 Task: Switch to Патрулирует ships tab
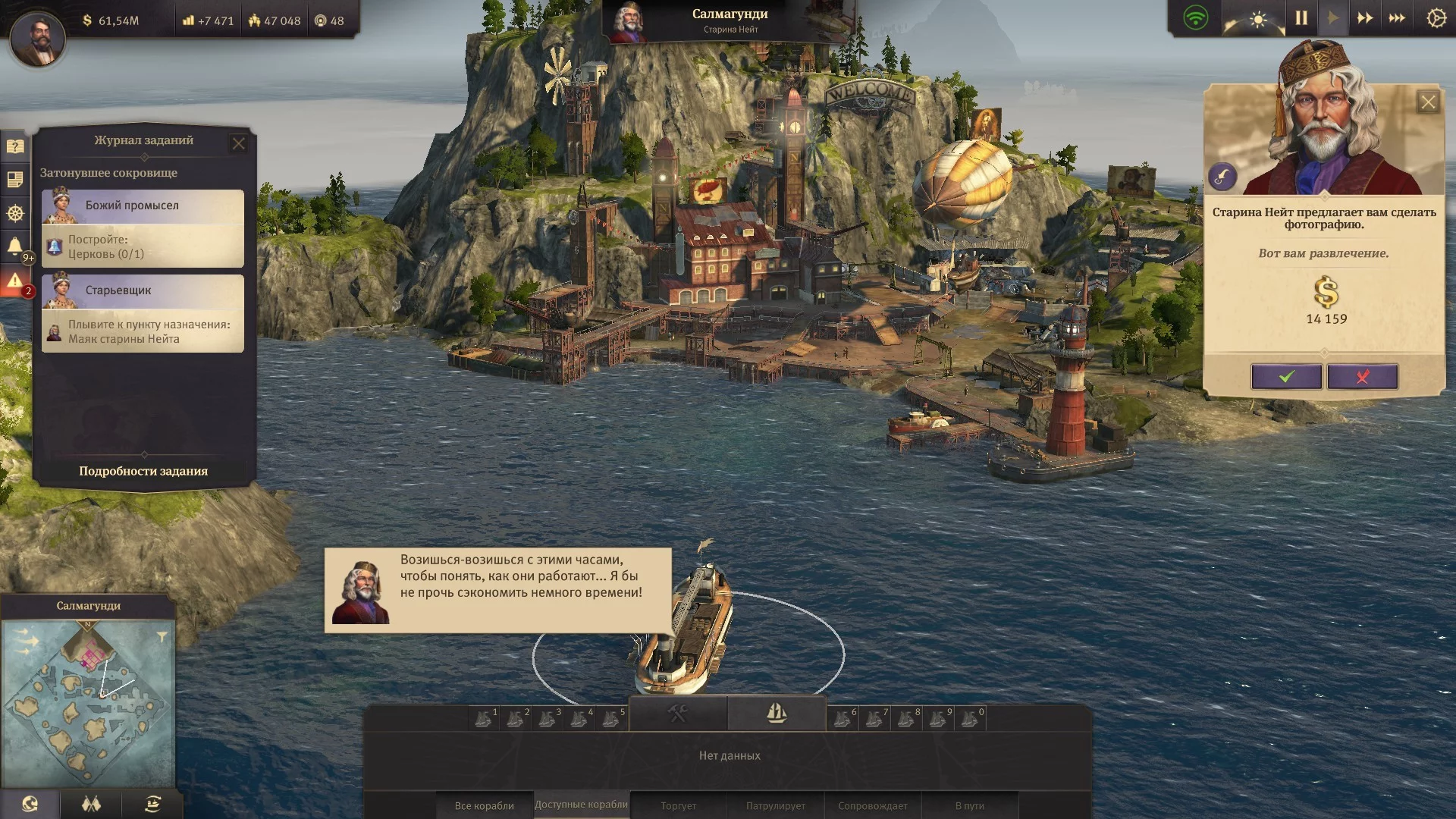[x=775, y=805]
